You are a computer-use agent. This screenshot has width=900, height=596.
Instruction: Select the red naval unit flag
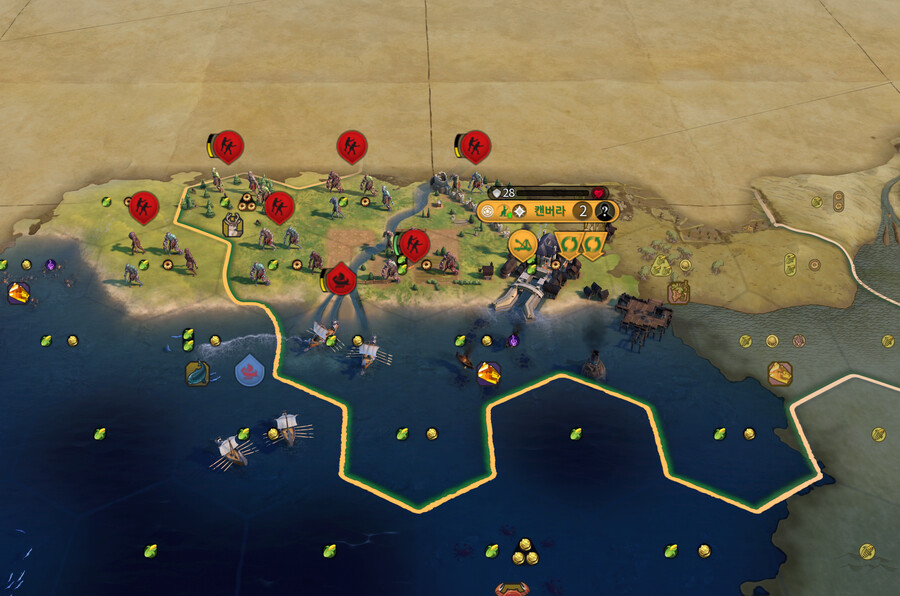point(342,278)
